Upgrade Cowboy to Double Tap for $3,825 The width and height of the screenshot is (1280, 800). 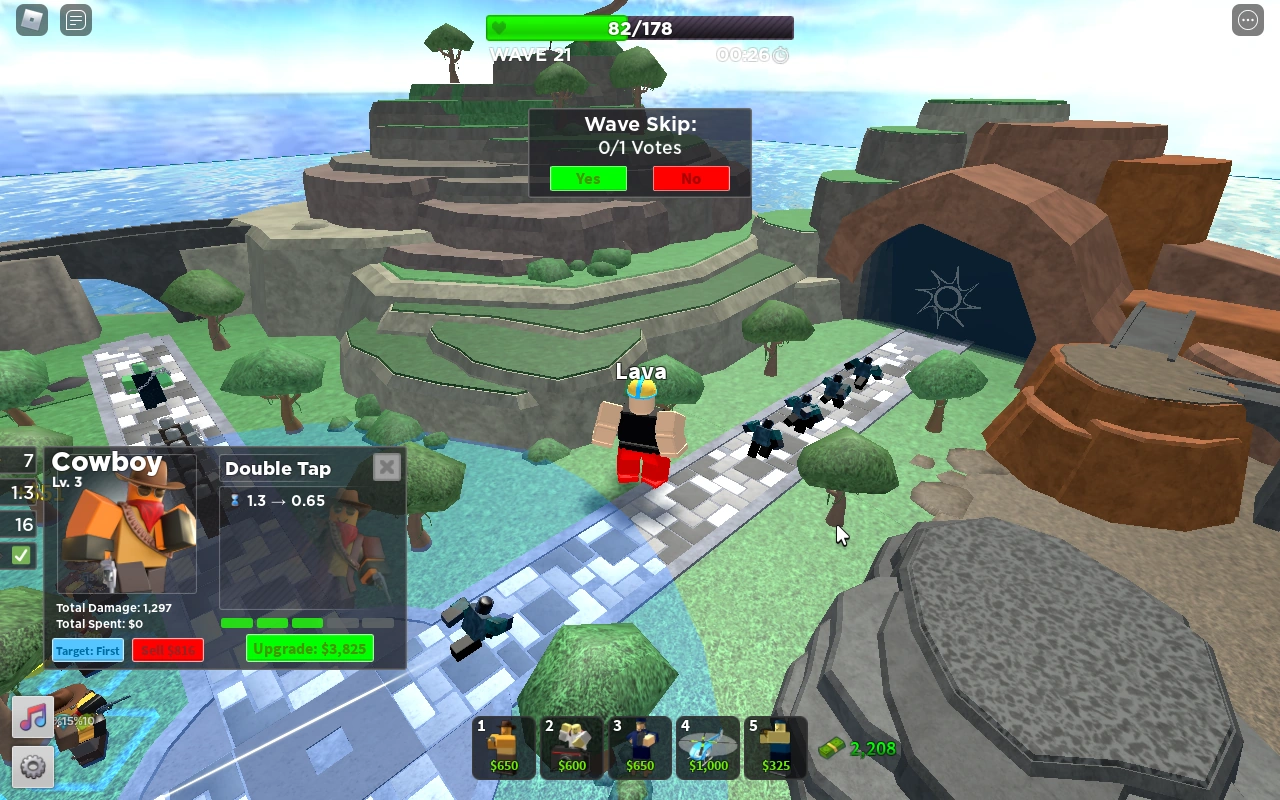(x=310, y=647)
